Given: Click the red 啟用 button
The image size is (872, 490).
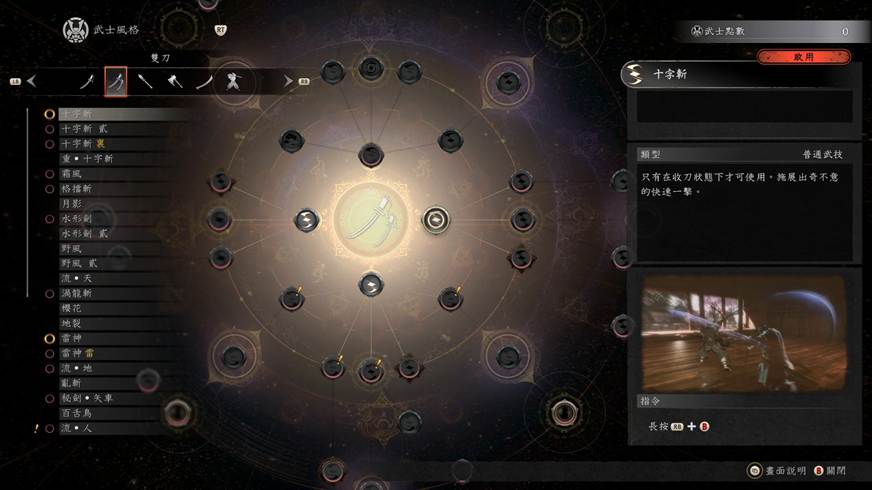Looking at the screenshot, I should pyautogui.click(x=803, y=58).
